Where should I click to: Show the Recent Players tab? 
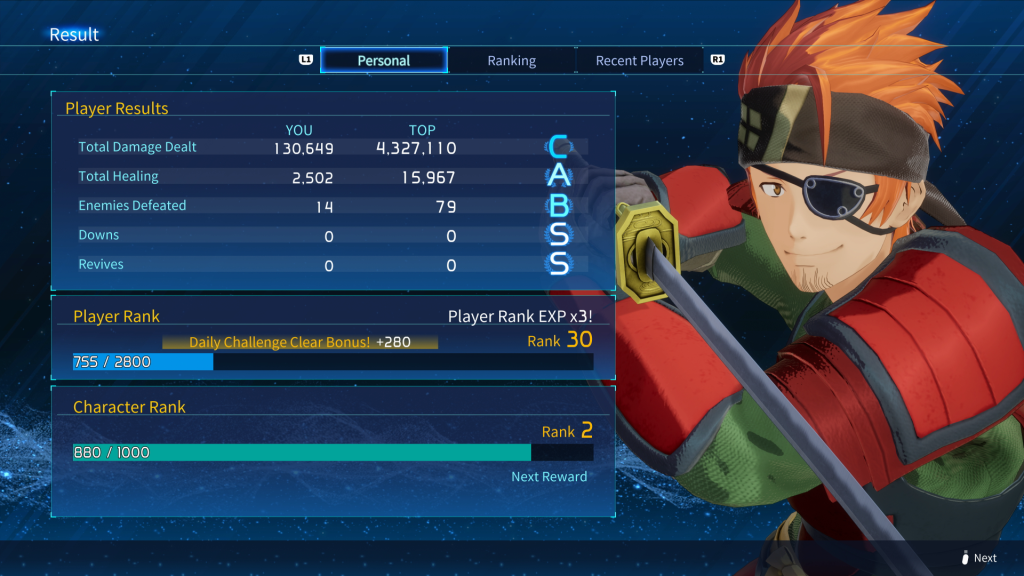click(x=639, y=61)
